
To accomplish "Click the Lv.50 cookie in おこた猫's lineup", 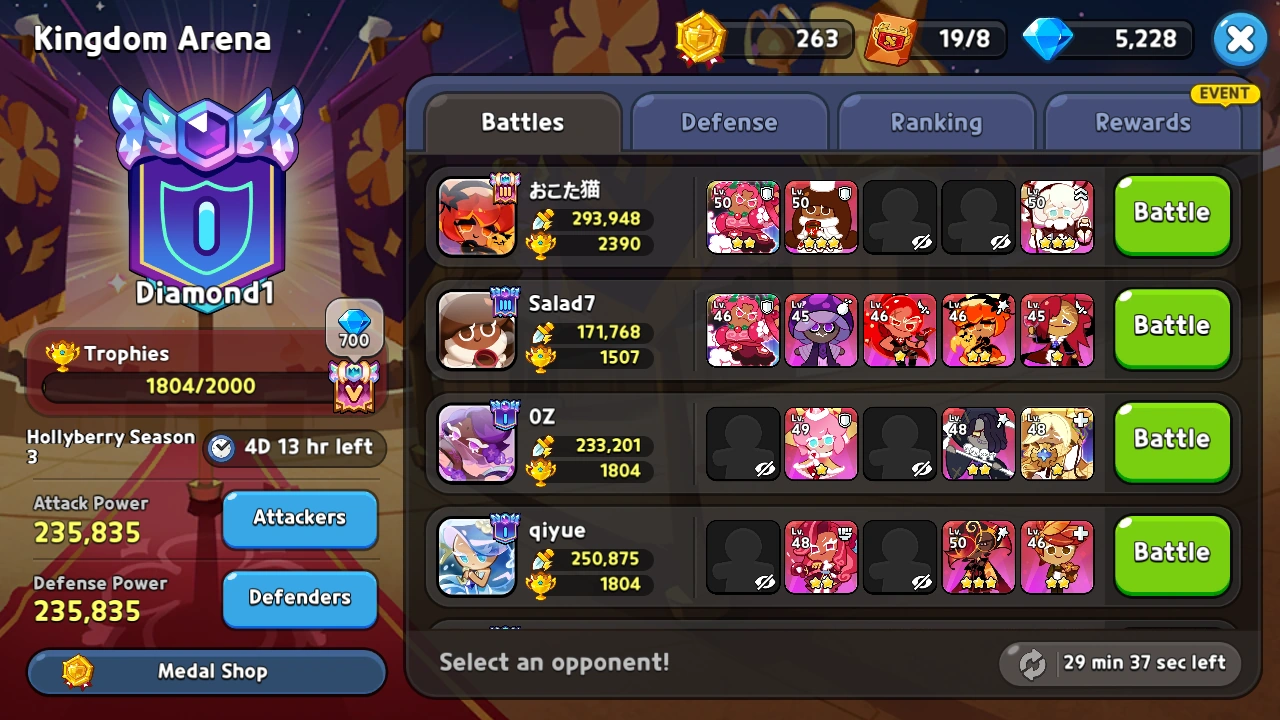I will [x=743, y=217].
